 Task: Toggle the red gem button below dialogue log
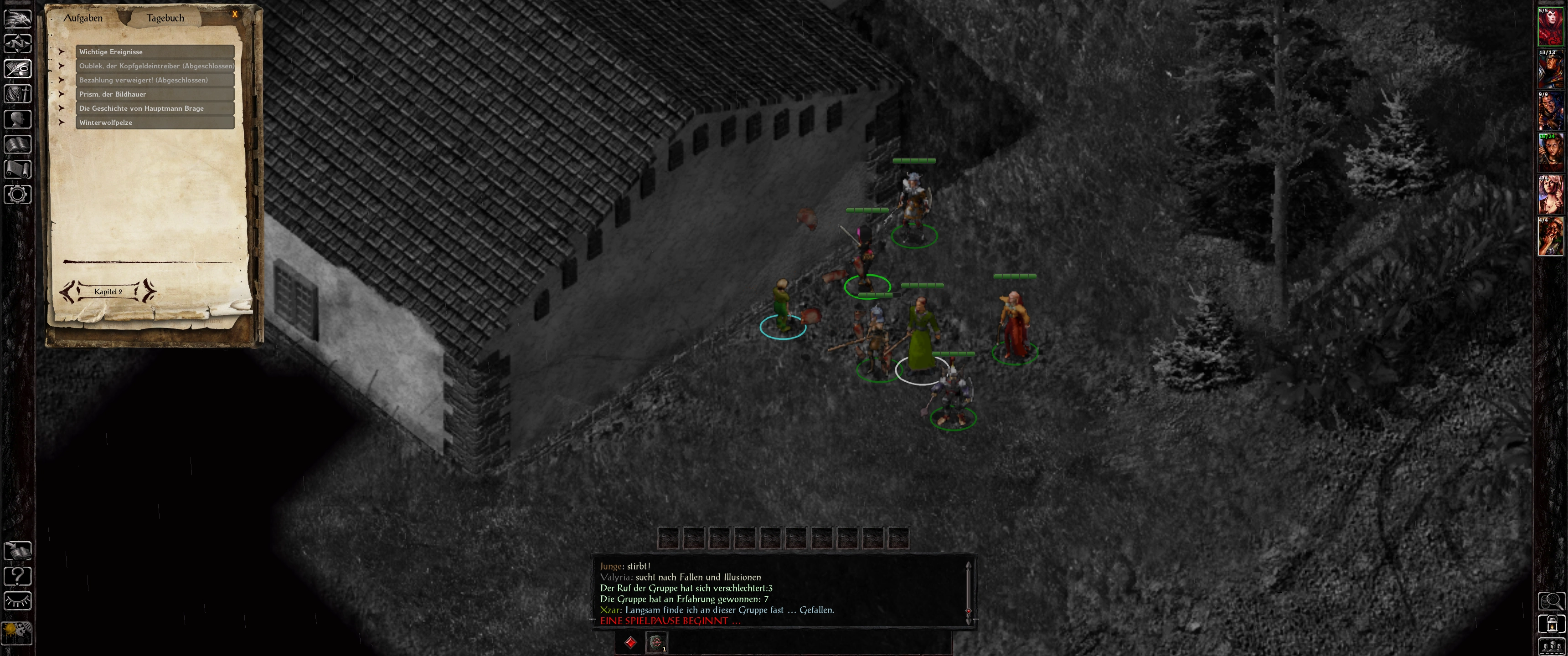630,642
